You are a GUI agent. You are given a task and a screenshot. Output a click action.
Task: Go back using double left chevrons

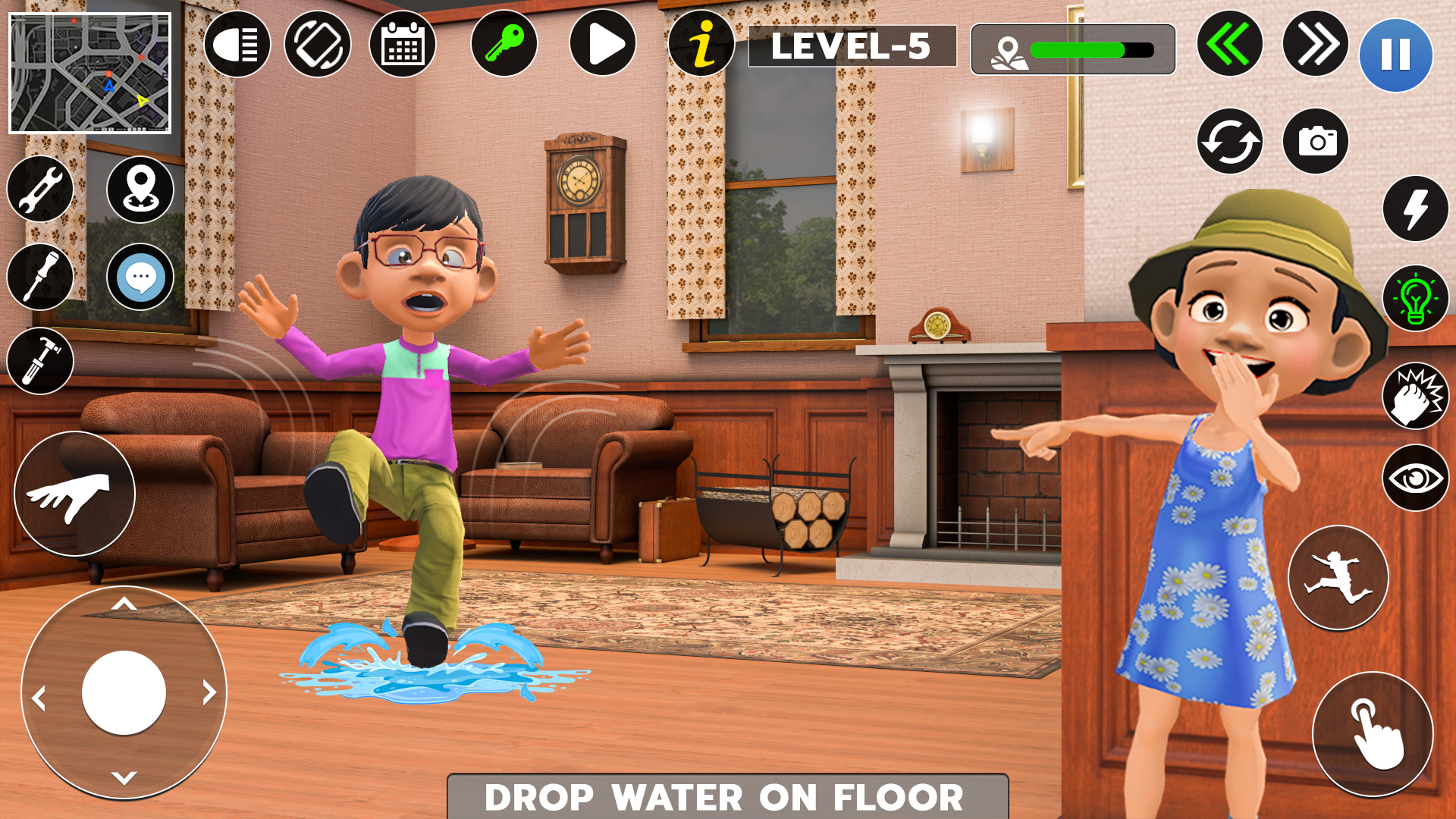[x=1229, y=48]
